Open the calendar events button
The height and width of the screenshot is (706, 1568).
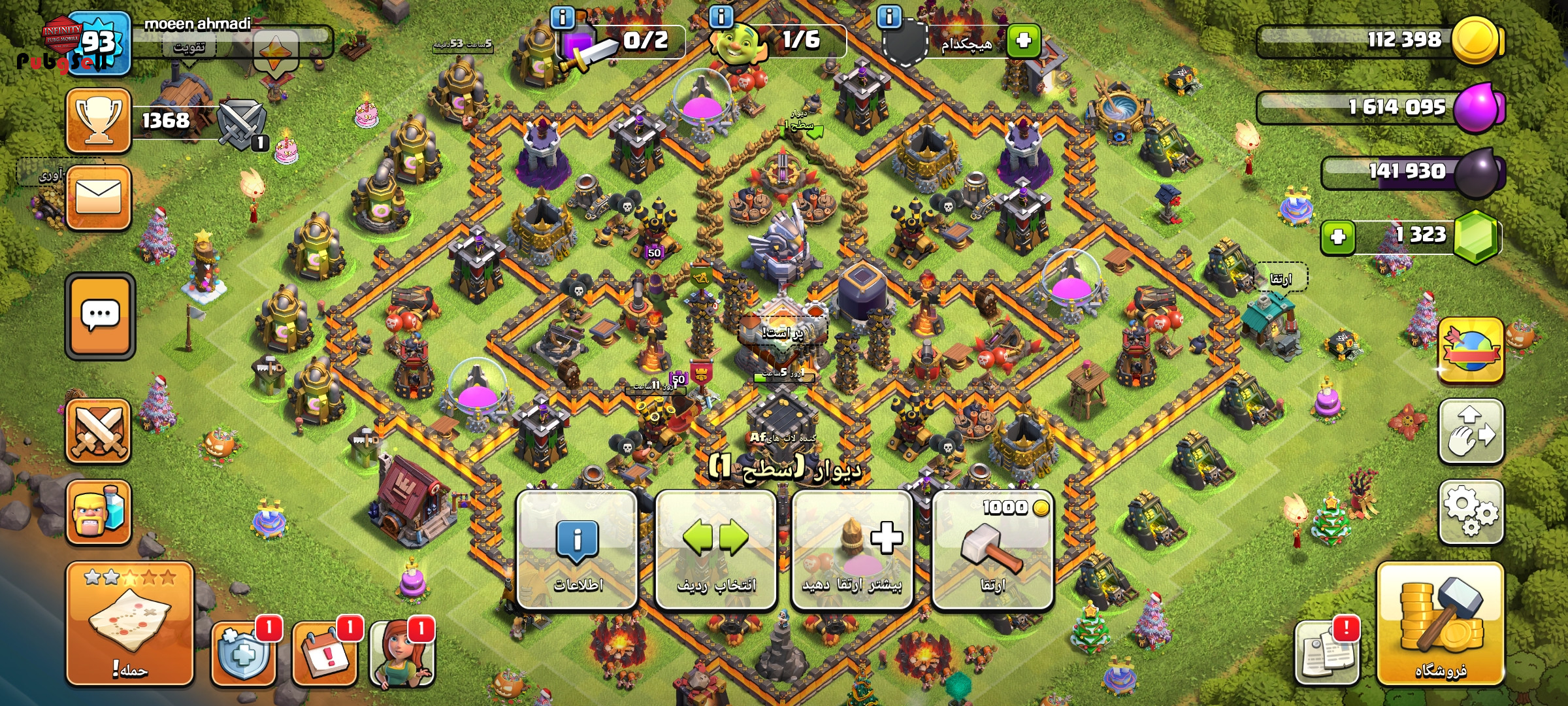tap(325, 652)
